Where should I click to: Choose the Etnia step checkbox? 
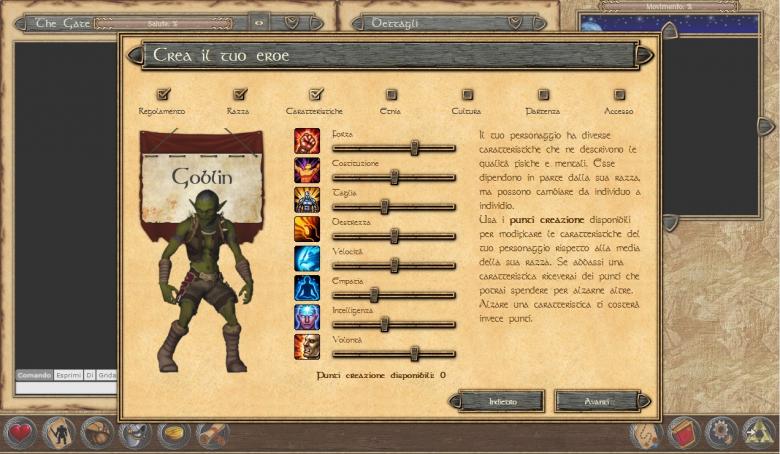391,95
